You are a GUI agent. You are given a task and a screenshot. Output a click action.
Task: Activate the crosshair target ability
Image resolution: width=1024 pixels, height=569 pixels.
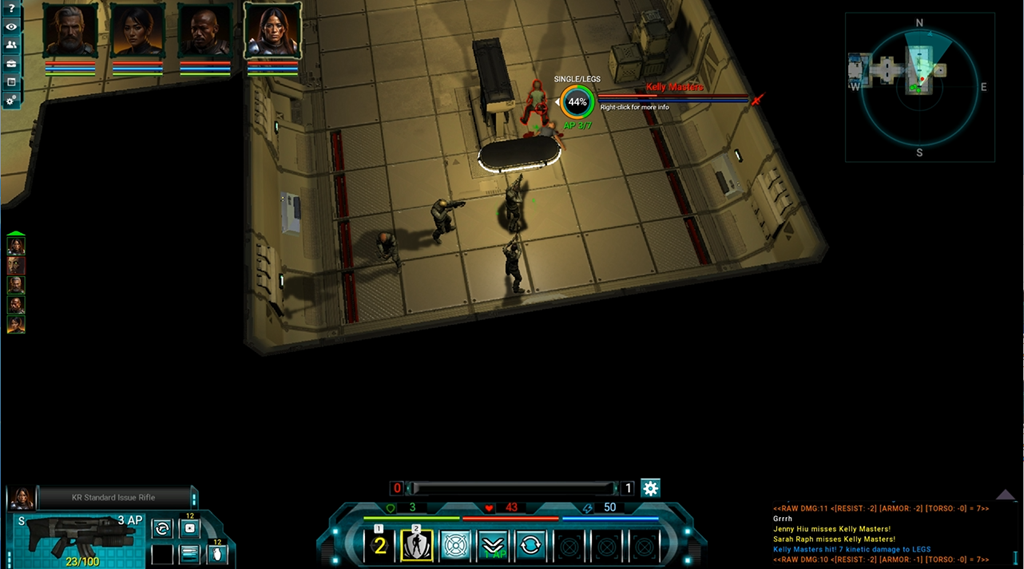455,545
